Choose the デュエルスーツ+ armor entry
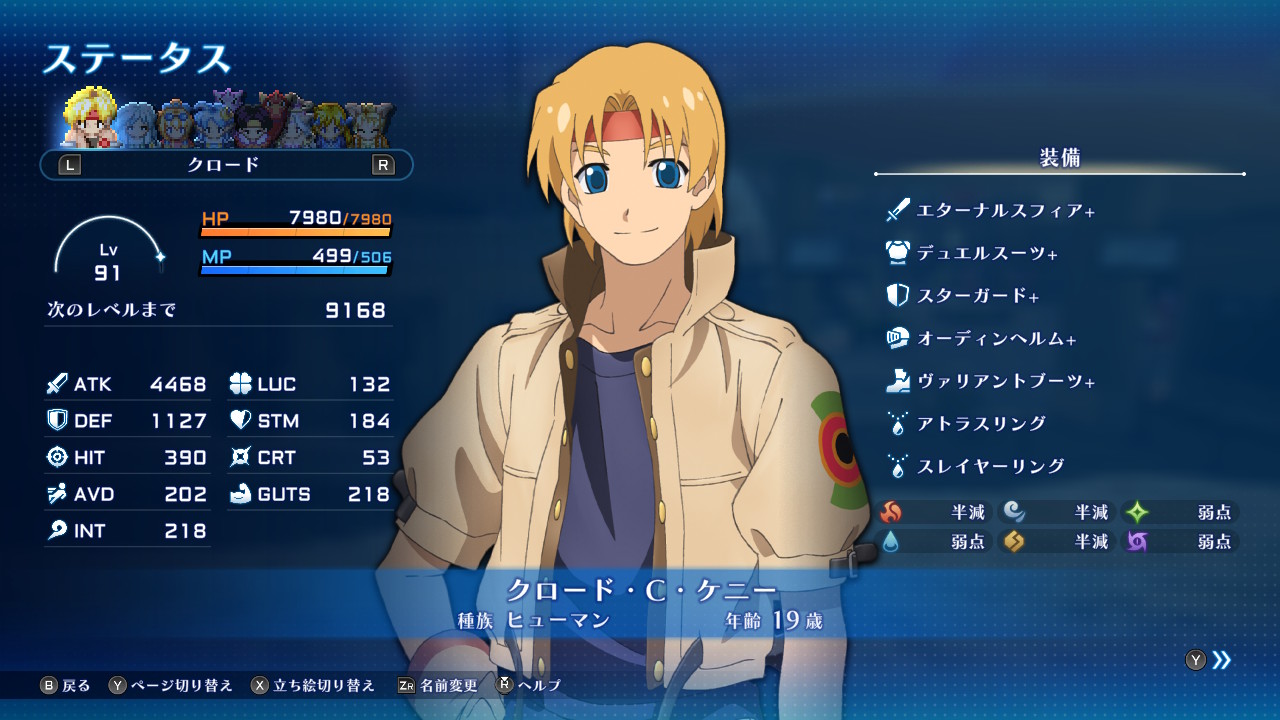The image size is (1280, 720). point(986,253)
